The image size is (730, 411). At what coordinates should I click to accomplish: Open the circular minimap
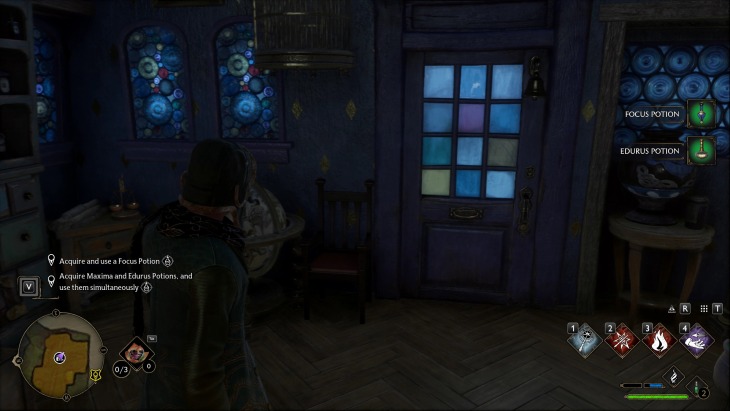(58, 357)
